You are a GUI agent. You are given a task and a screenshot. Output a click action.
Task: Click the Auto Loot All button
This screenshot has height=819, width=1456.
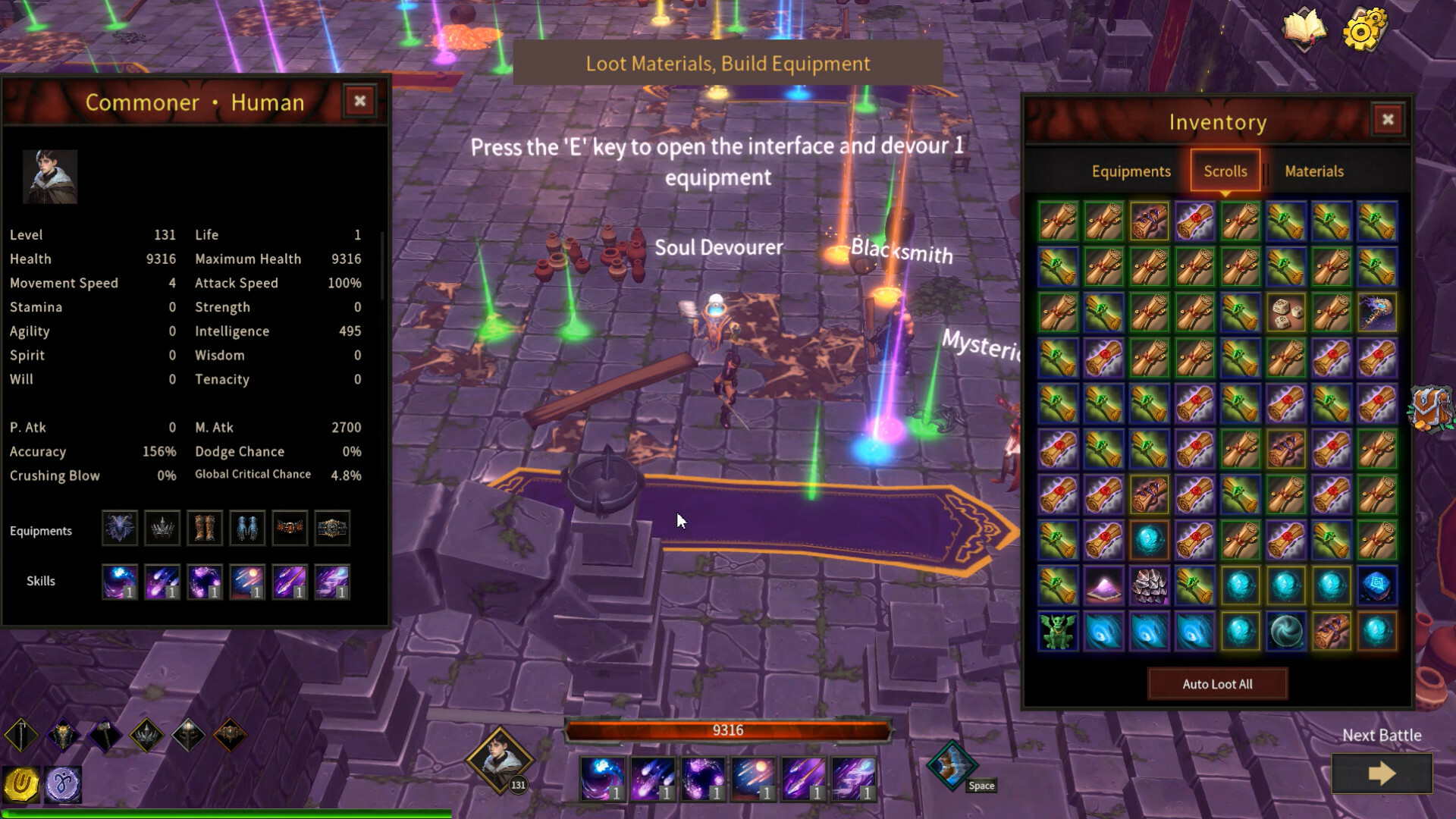click(1217, 684)
